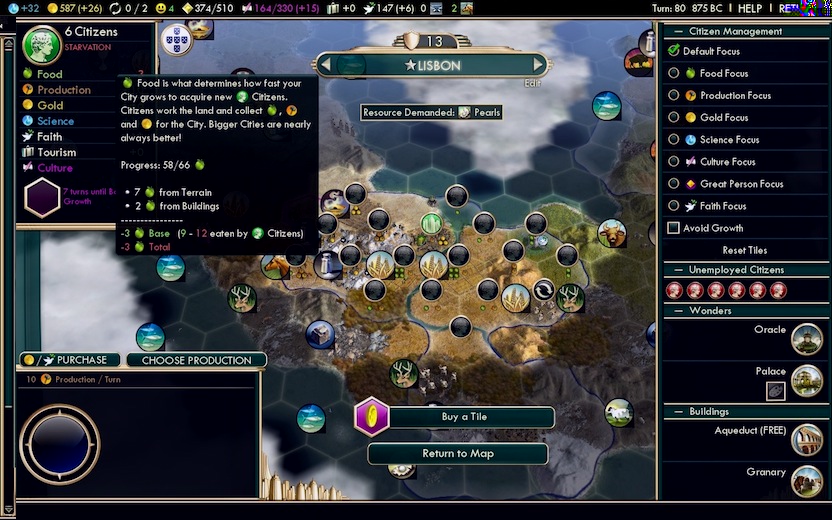Go to previous city with left arrow
This screenshot has height=520, width=832.
tap(324, 65)
